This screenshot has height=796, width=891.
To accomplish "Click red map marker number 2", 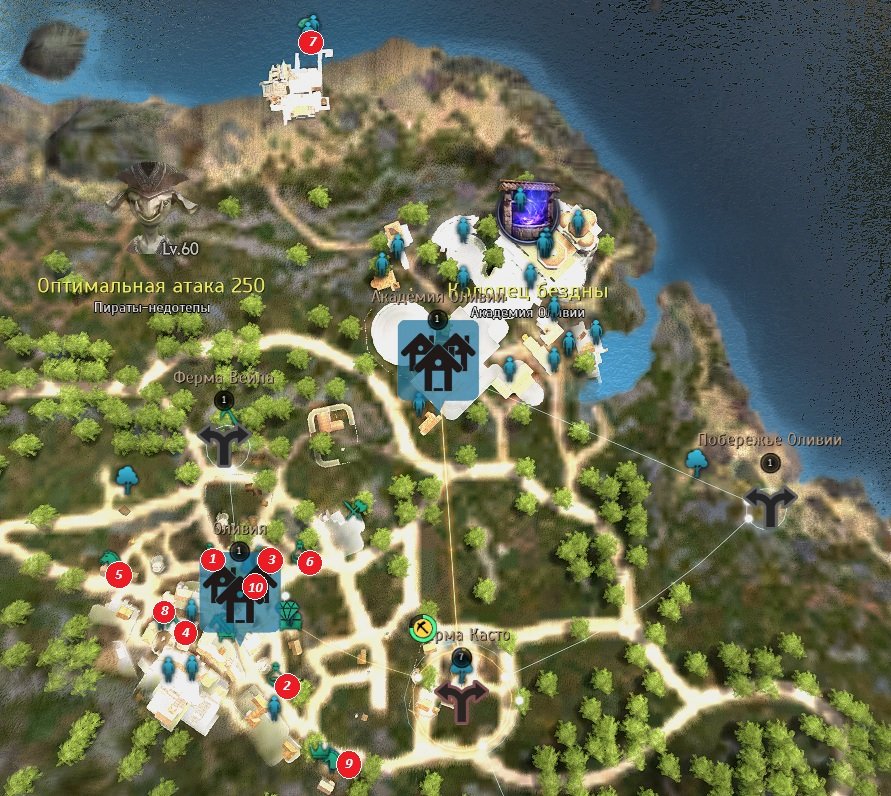I will (287, 685).
